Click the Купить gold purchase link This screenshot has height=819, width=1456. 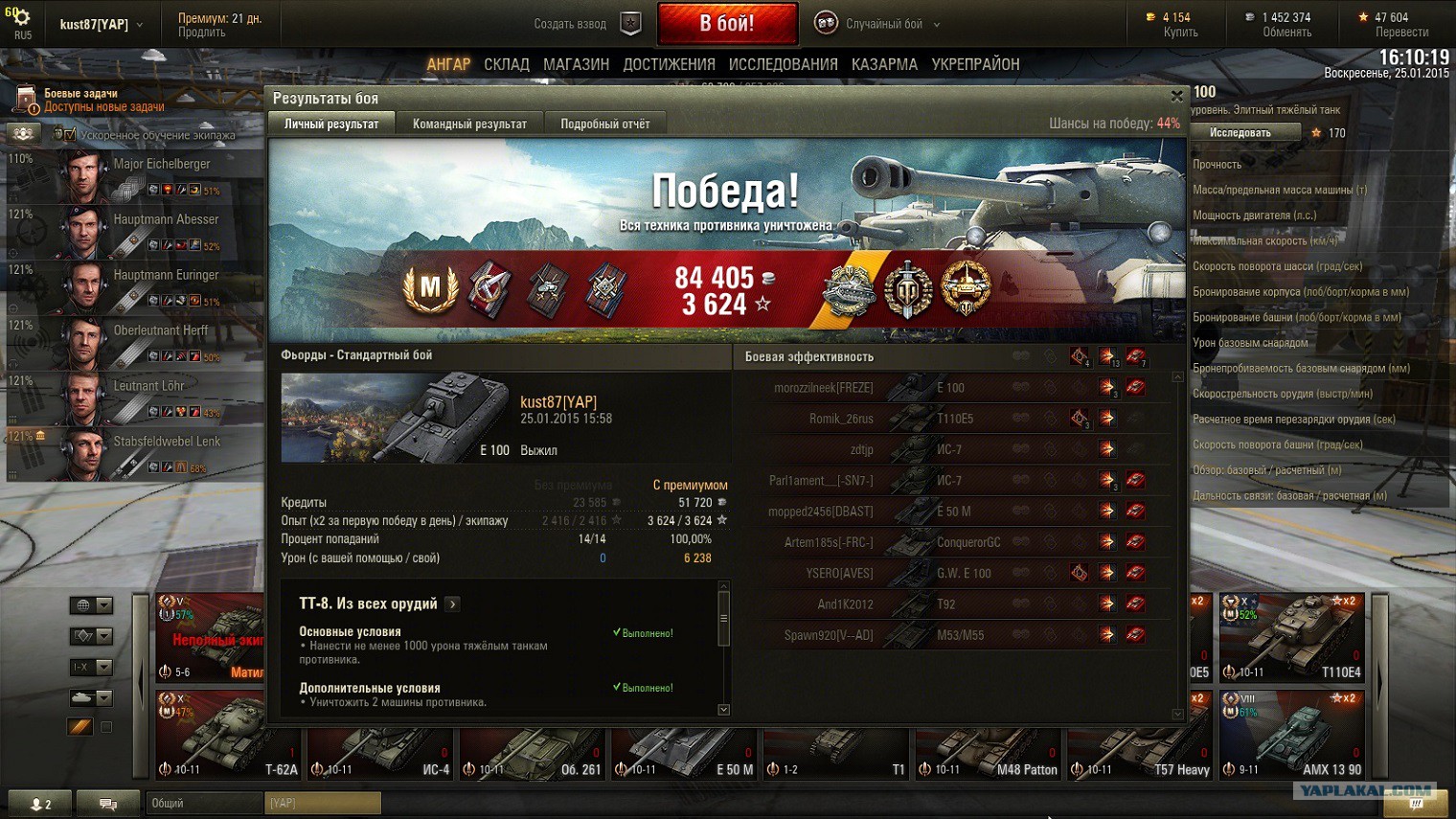[x=1180, y=32]
